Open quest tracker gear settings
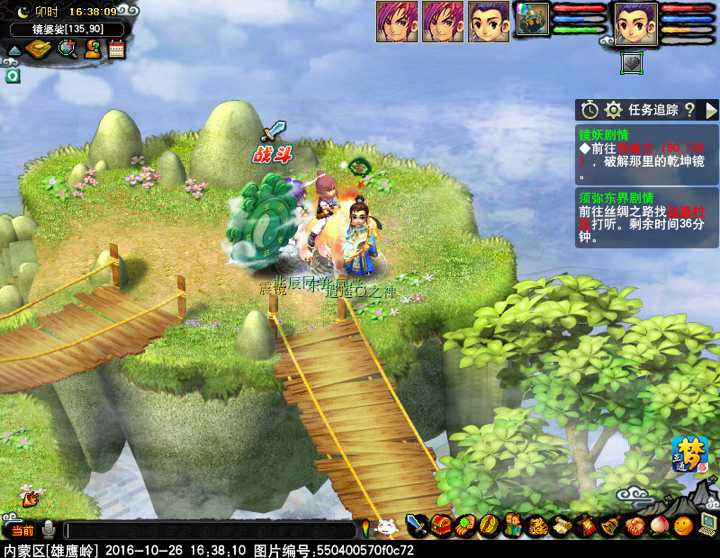 [613, 110]
